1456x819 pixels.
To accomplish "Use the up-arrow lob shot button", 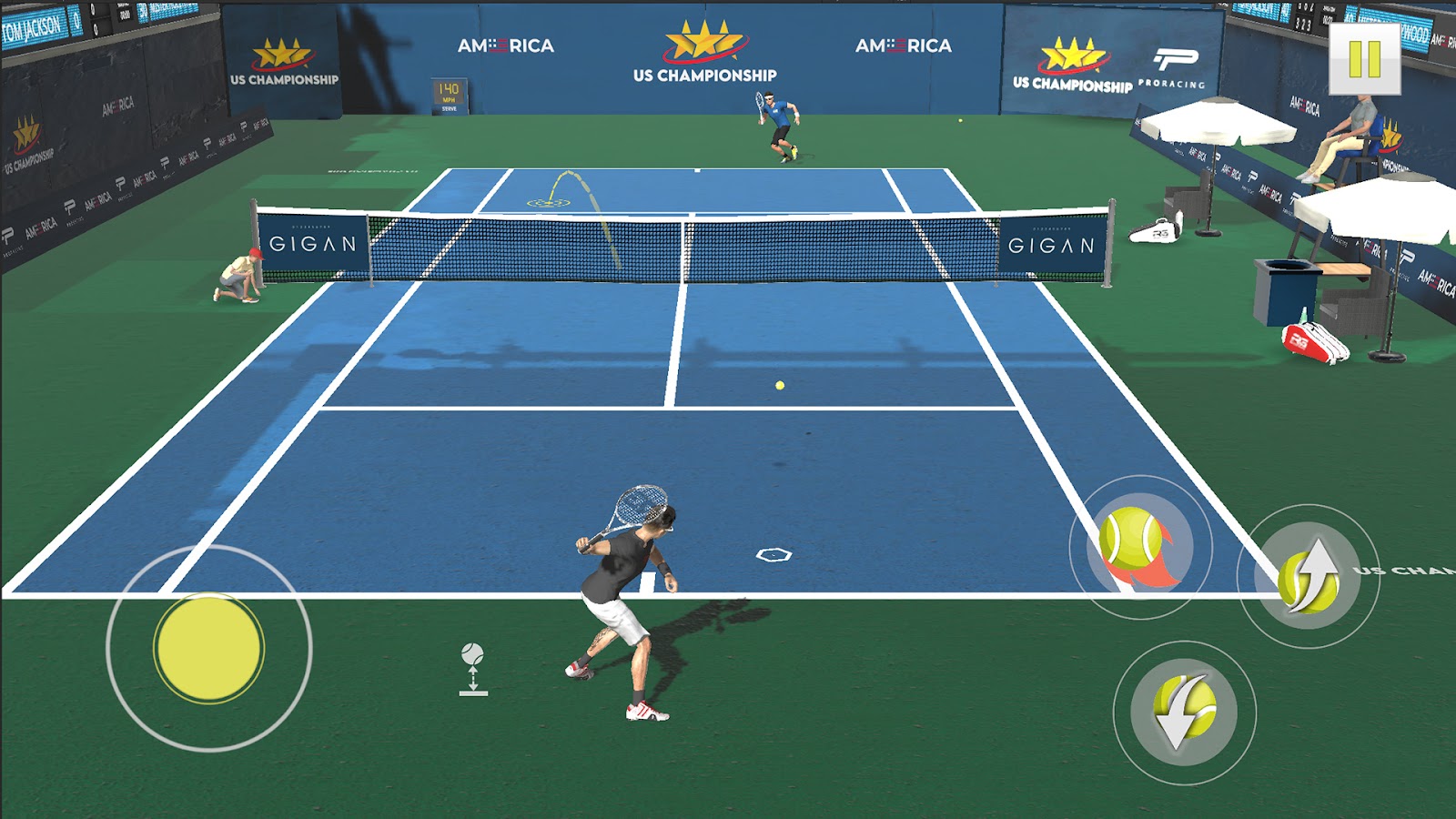I will (1309, 577).
